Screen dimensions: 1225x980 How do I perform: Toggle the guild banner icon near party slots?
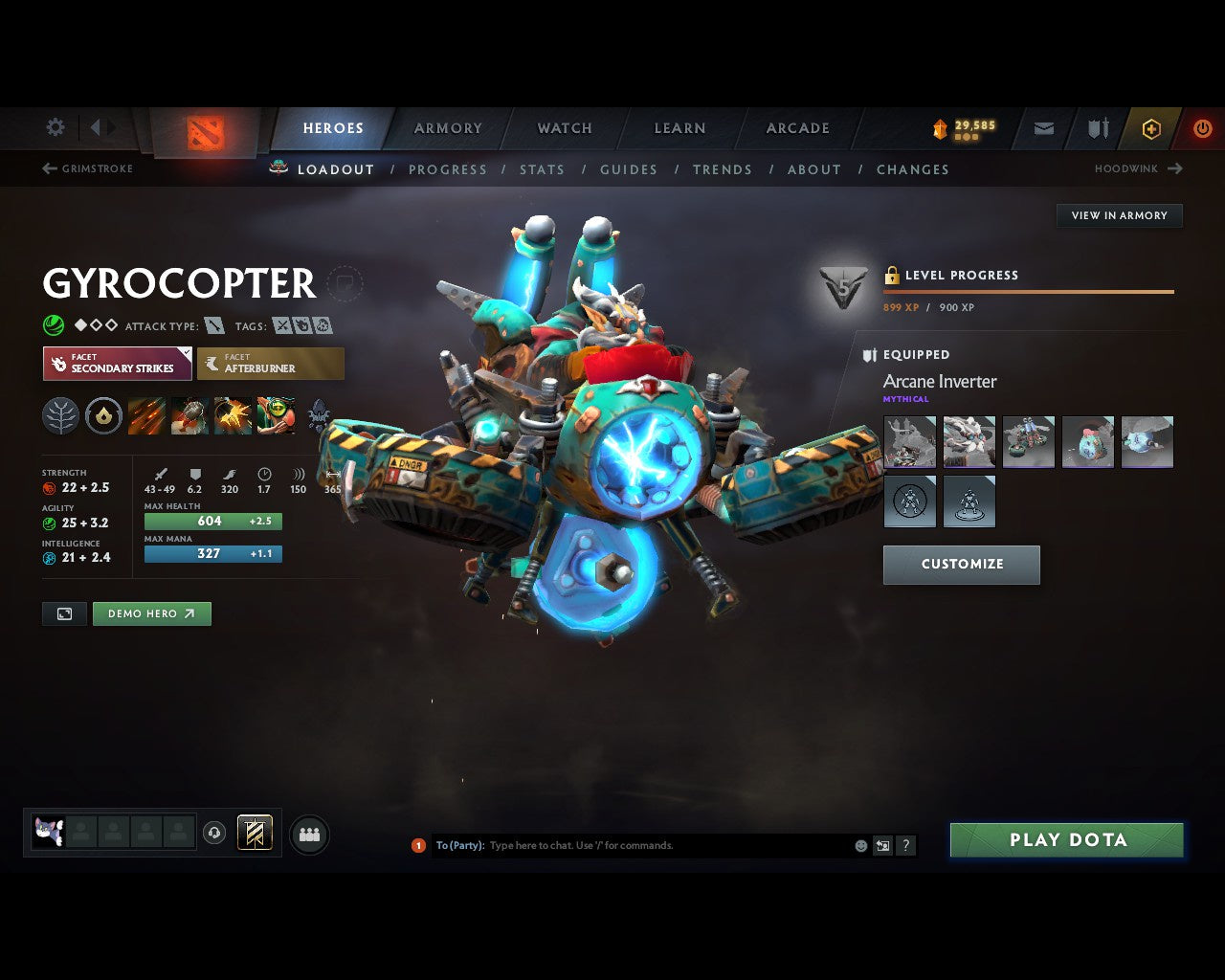254,833
